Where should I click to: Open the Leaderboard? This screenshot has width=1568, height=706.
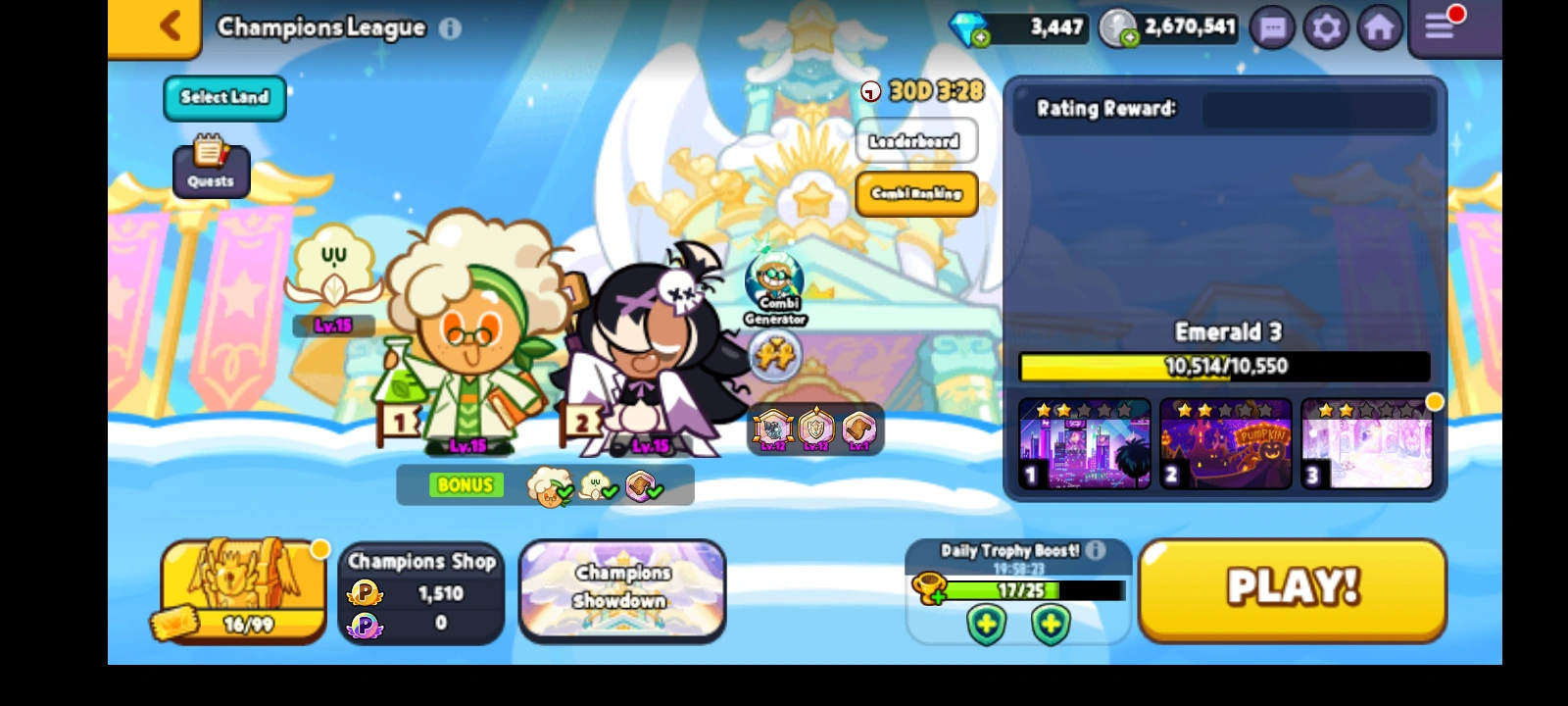[915, 140]
